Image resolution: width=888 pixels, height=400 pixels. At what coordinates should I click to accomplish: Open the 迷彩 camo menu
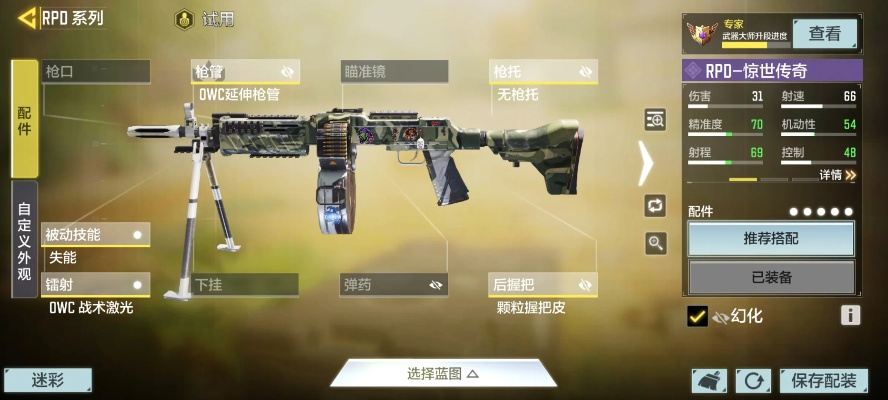[x=48, y=380]
